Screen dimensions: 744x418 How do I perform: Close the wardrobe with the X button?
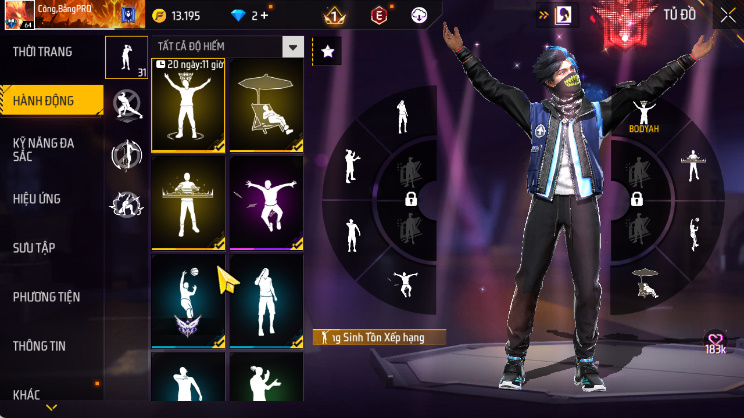727,15
